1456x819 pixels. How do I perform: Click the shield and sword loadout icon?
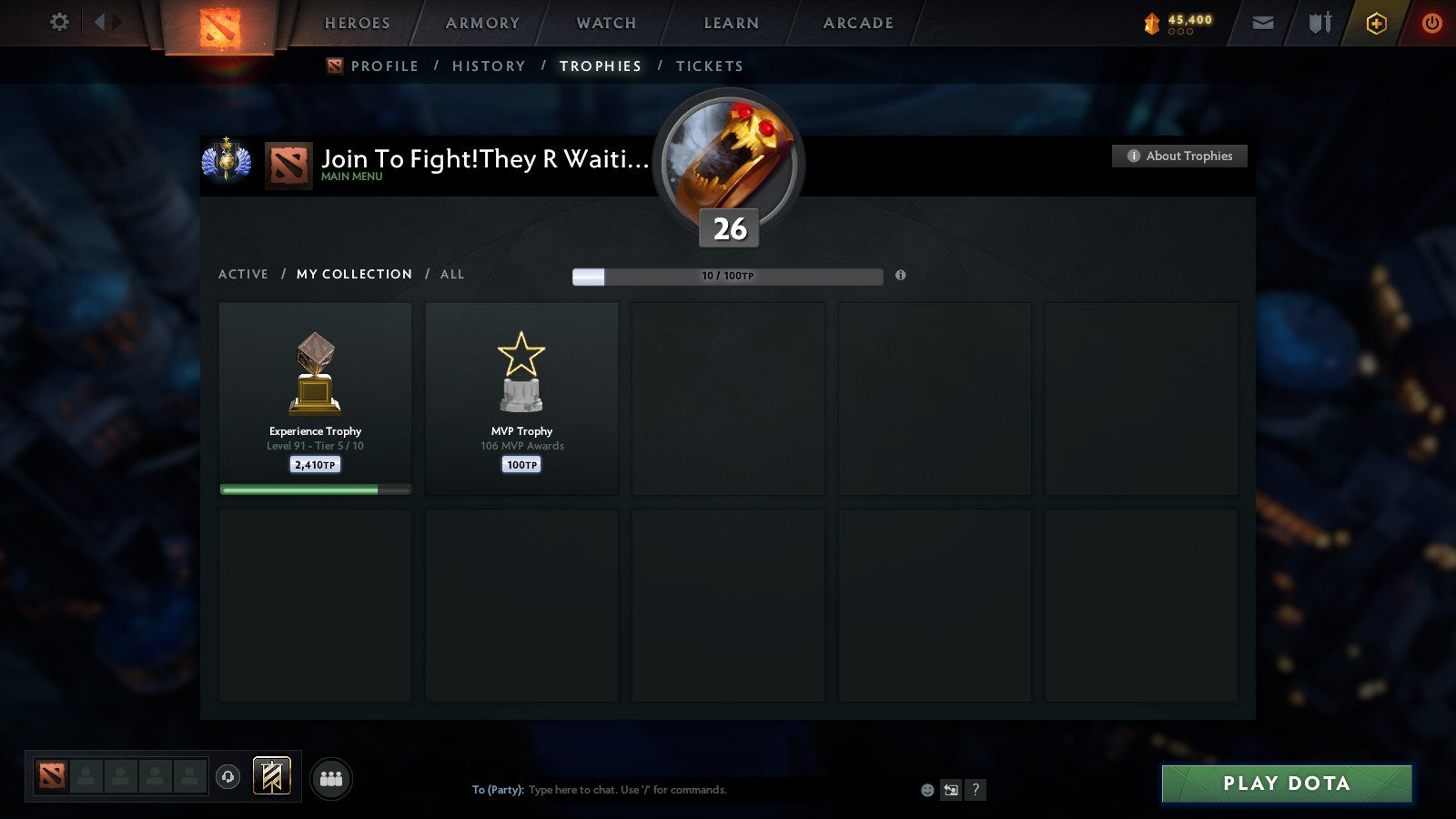(x=1318, y=23)
